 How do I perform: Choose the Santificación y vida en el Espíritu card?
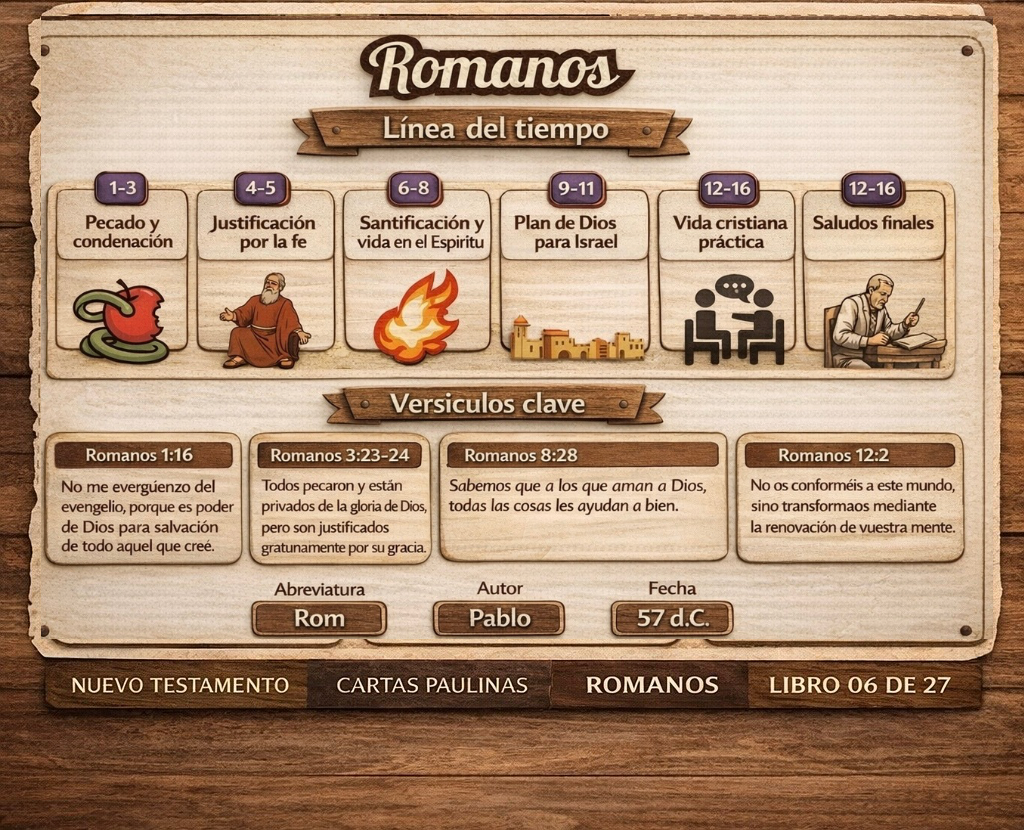[x=418, y=270]
